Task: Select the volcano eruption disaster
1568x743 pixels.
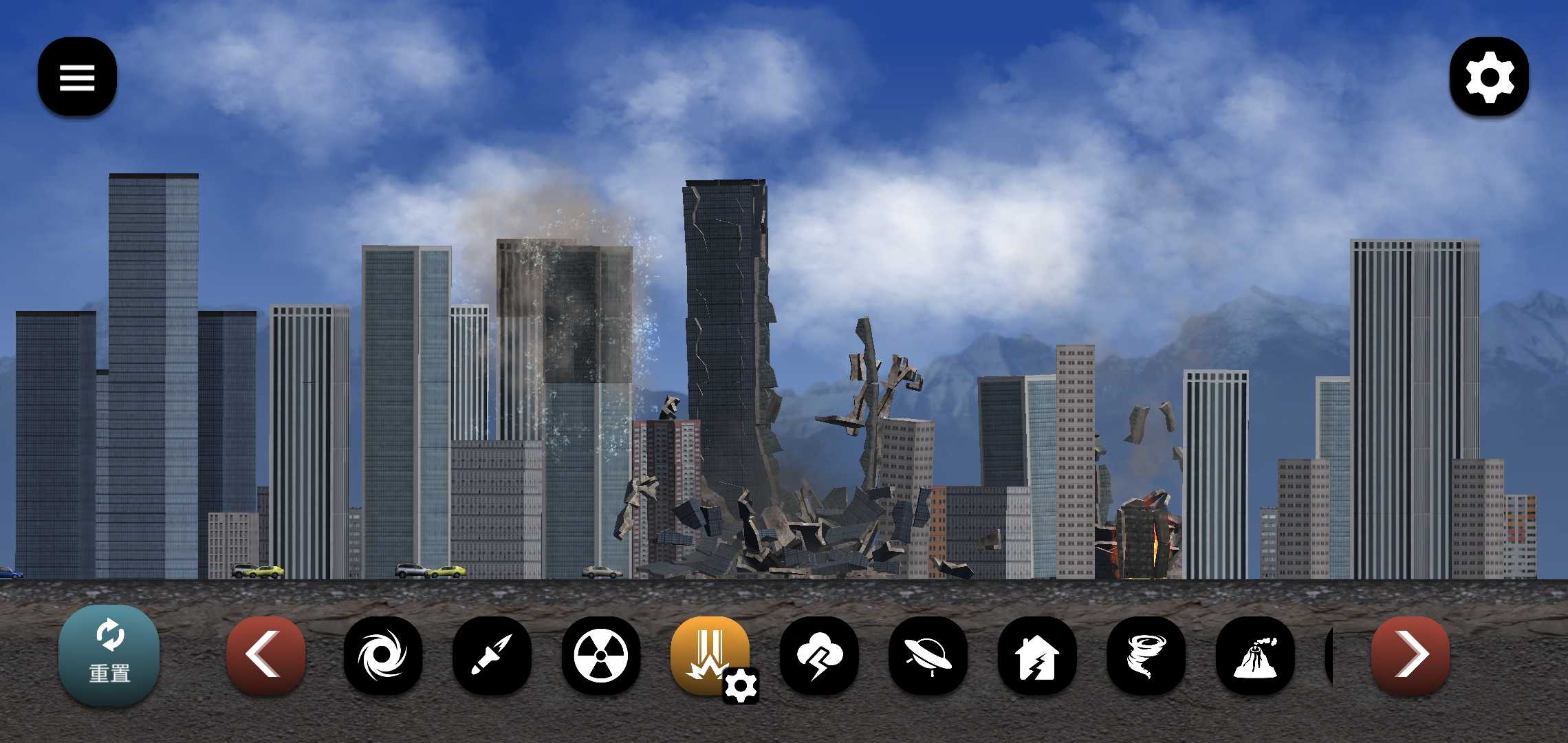Action: point(1254,654)
